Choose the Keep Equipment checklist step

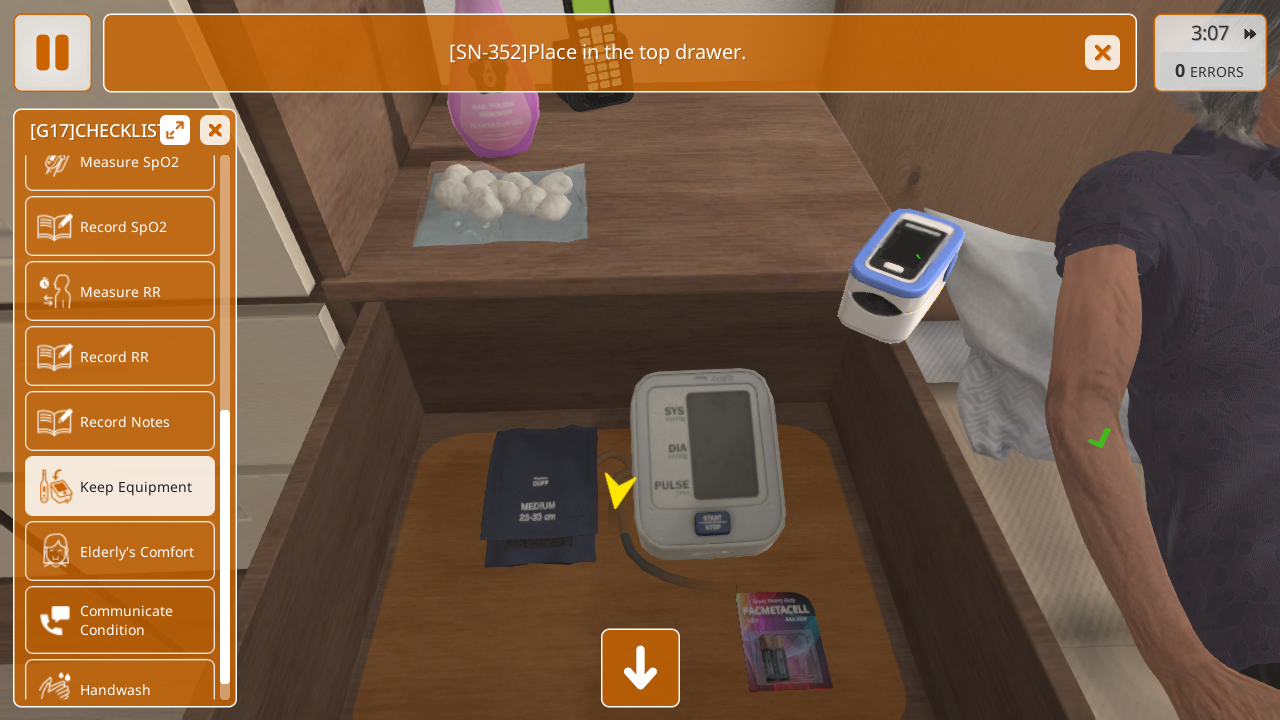120,486
